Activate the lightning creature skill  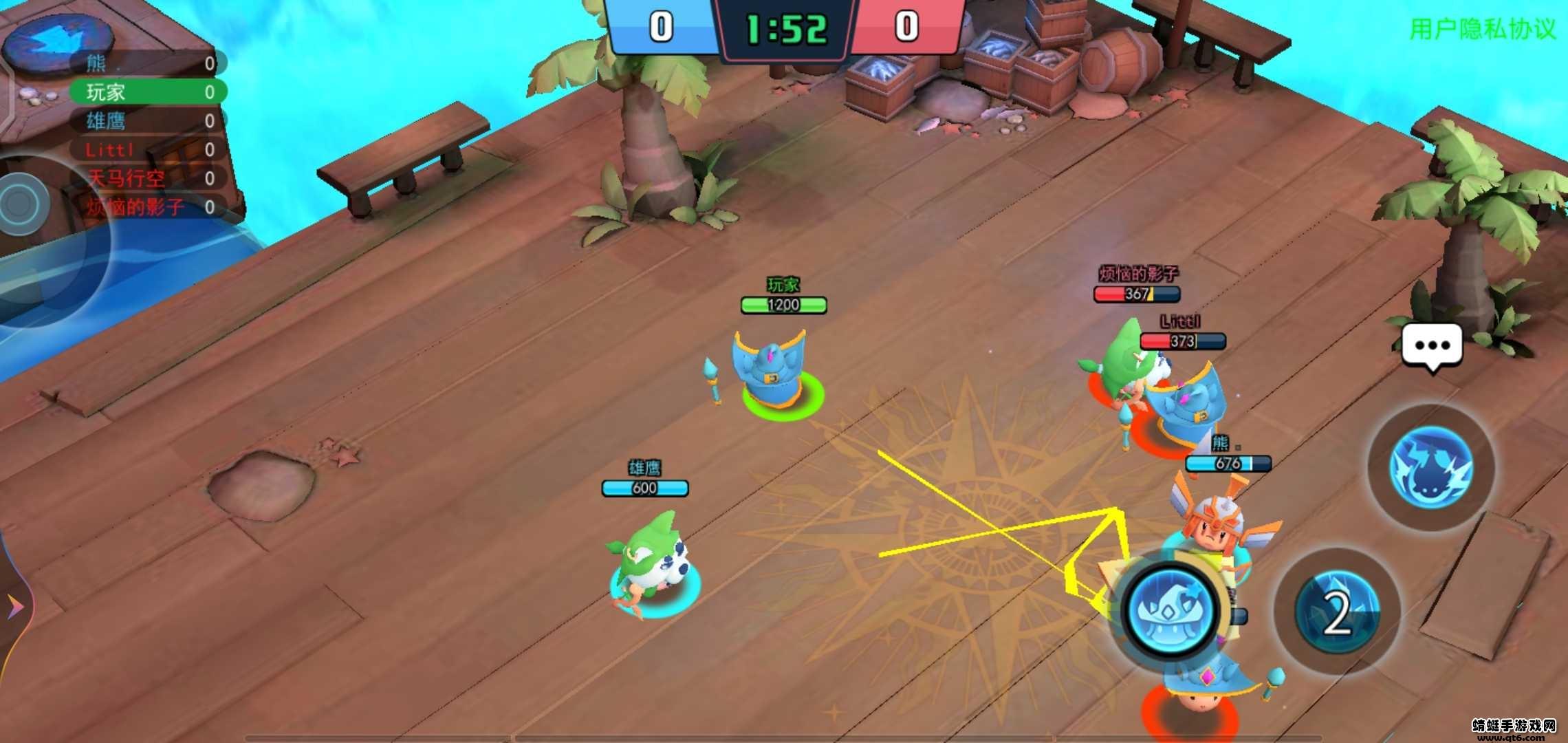coord(1430,467)
